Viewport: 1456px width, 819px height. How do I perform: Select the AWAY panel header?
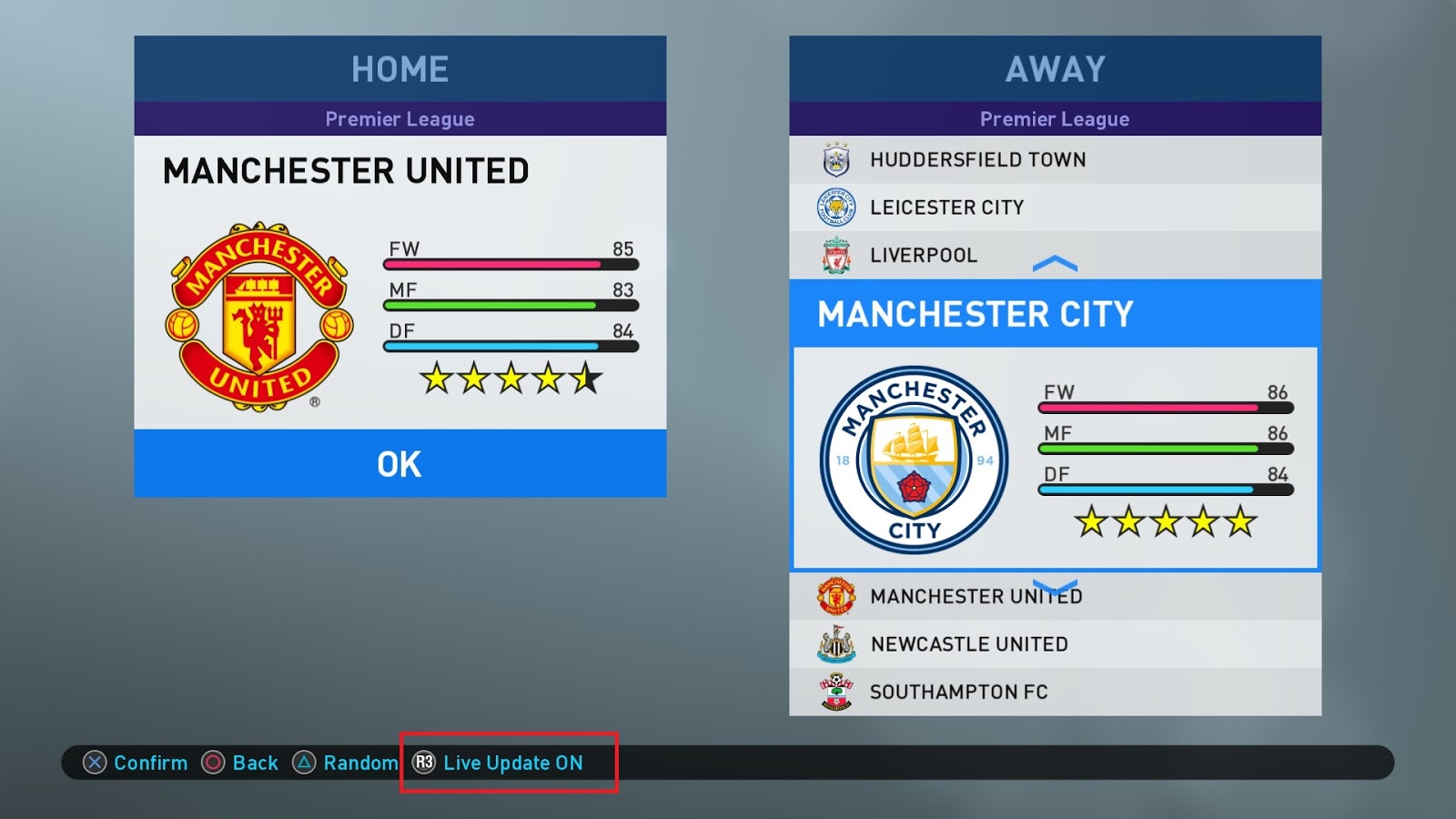click(x=1054, y=67)
